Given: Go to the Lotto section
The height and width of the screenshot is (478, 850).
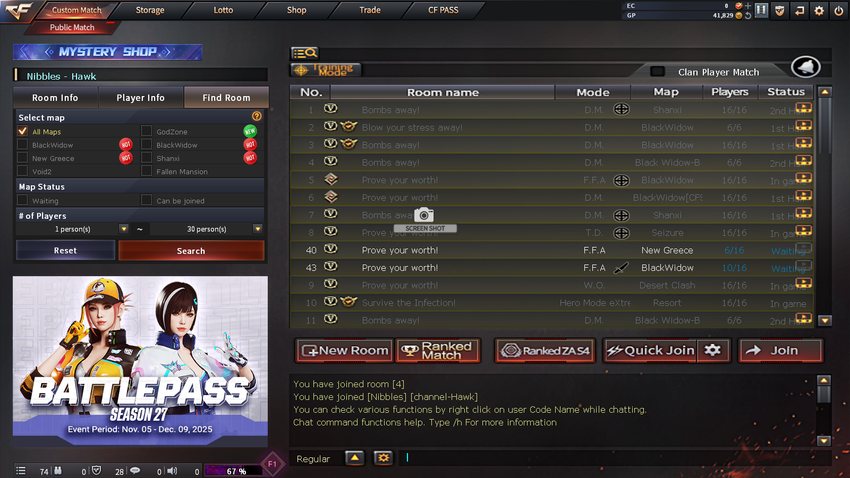Looking at the screenshot, I should pyautogui.click(x=223, y=10).
